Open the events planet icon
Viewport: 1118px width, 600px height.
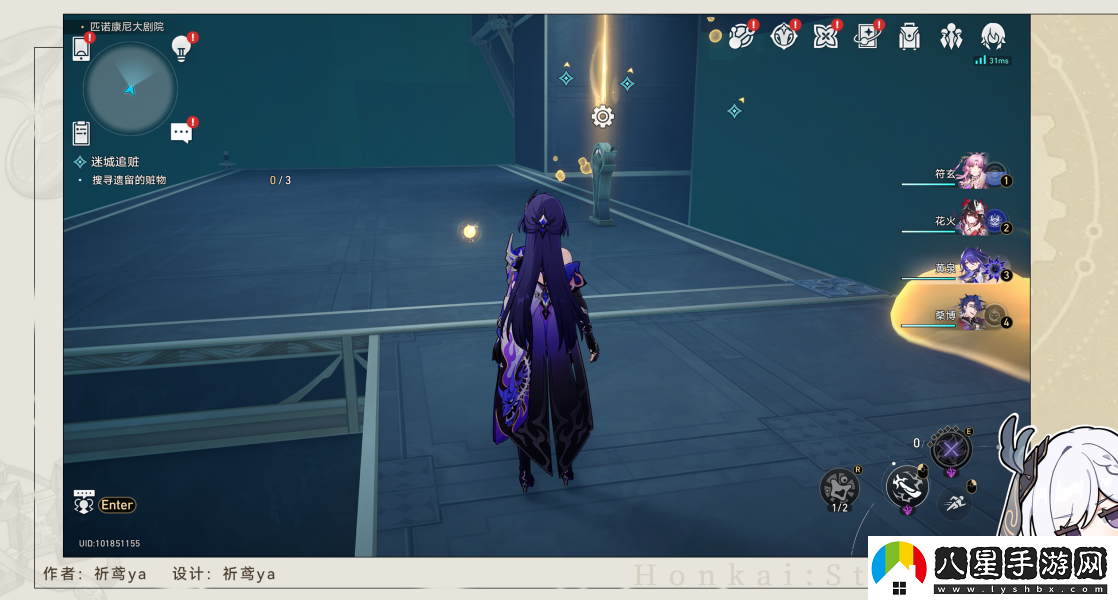(741, 37)
